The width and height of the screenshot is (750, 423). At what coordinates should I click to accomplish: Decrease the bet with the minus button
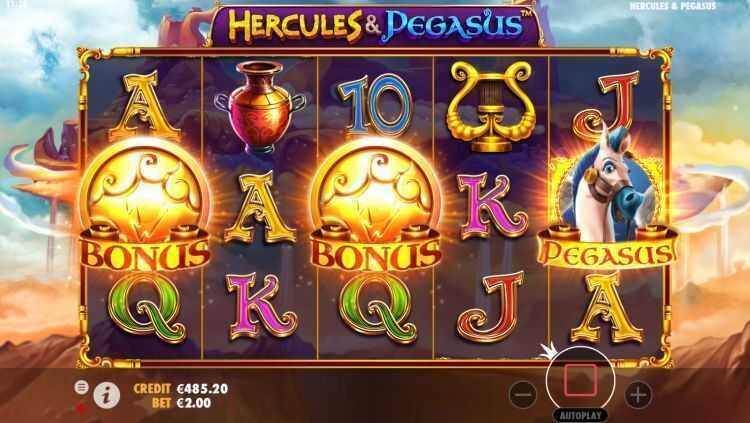pyautogui.click(x=523, y=393)
